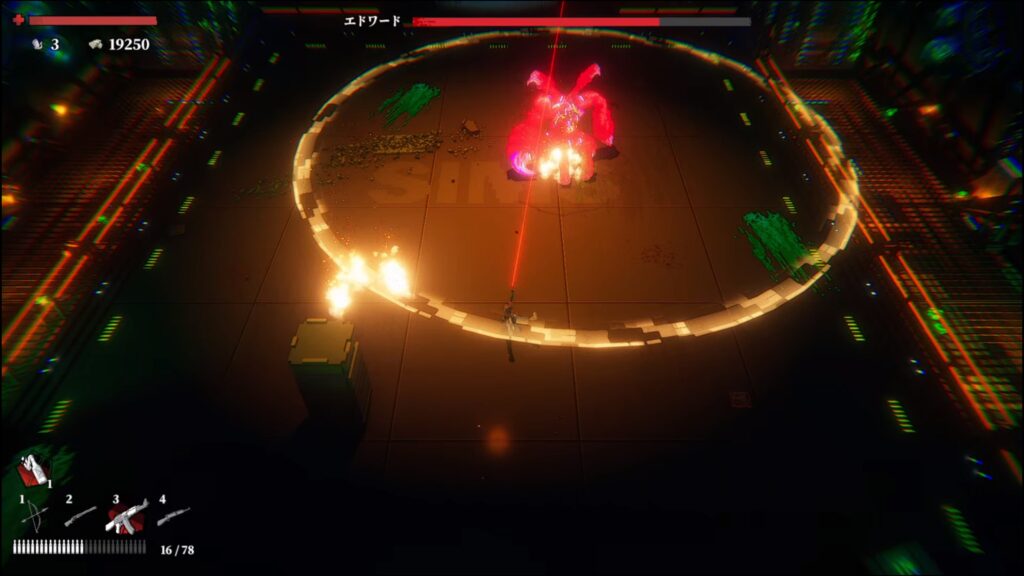
Task: Switch to the shotgun in slot 2
Action: pos(80,516)
